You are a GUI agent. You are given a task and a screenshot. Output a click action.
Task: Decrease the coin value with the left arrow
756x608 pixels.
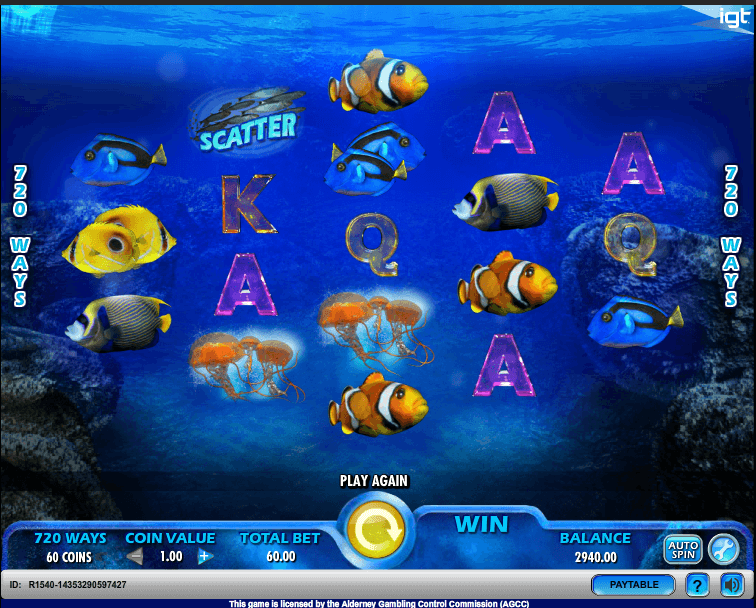(x=136, y=557)
